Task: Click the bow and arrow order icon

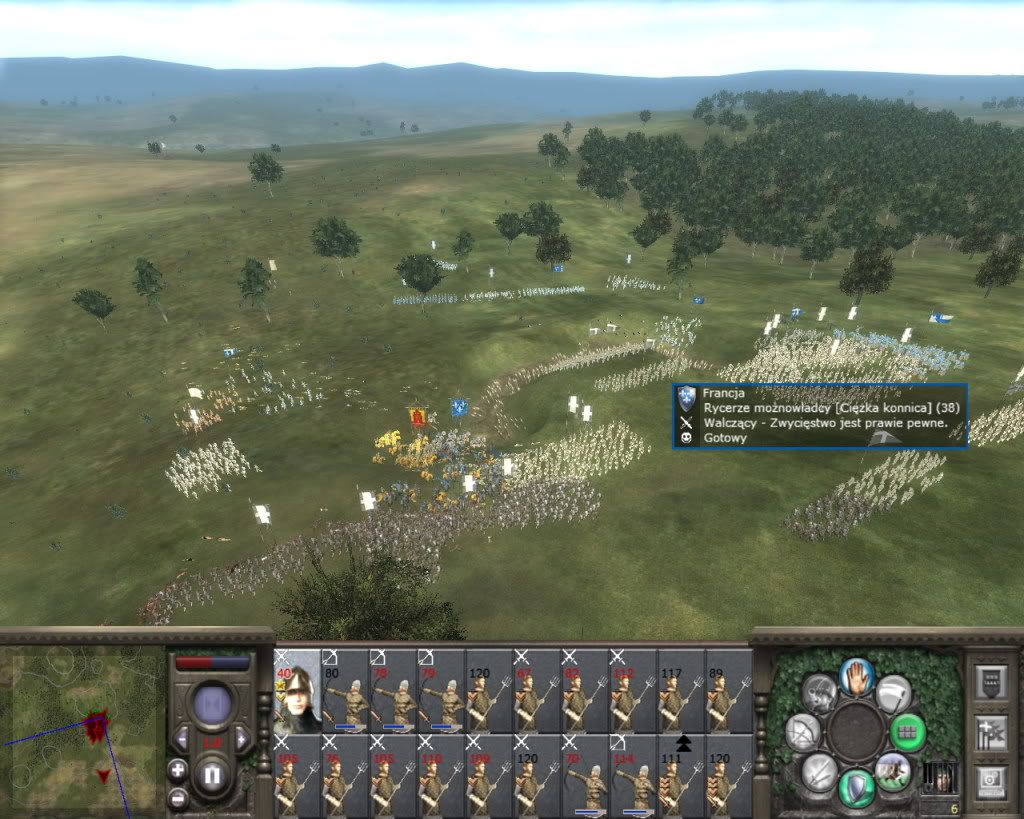Action: (x=802, y=732)
